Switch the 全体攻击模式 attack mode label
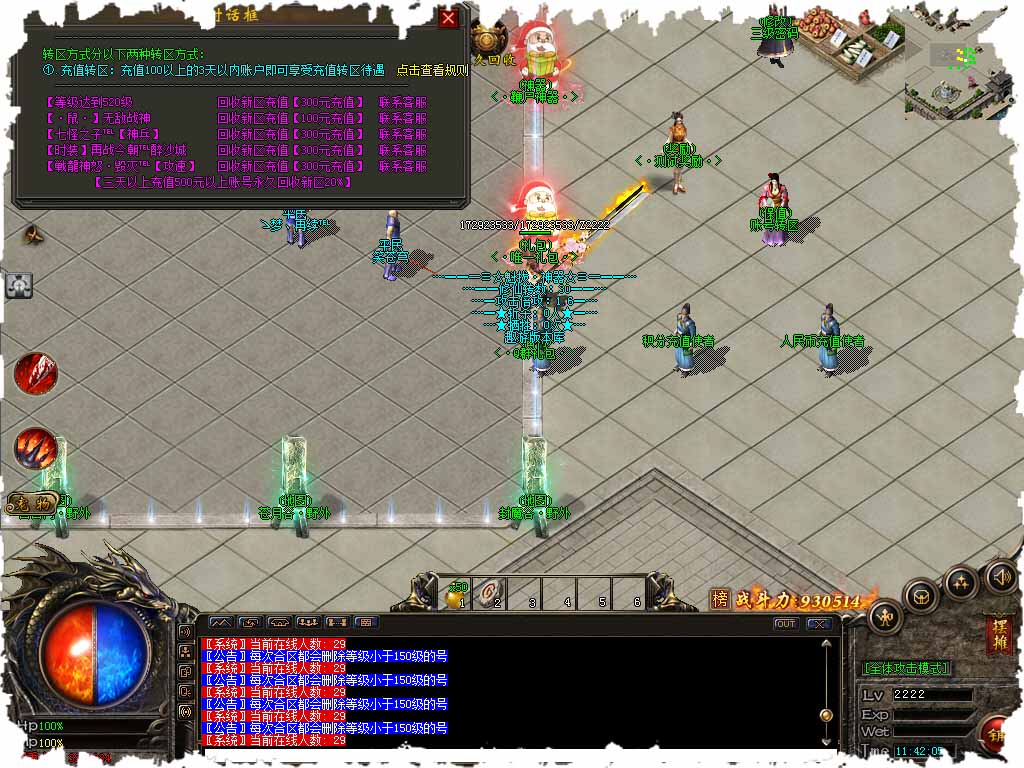The height and width of the screenshot is (768, 1024). (x=906, y=668)
